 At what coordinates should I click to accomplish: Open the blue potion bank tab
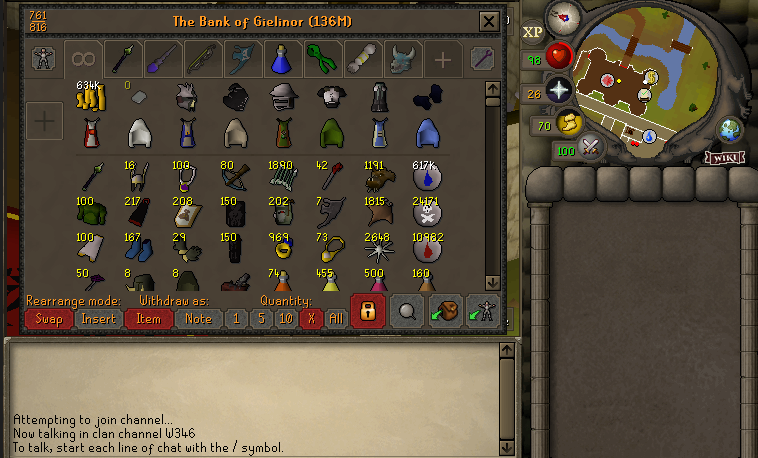pyautogui.click(x=279, y=59)
